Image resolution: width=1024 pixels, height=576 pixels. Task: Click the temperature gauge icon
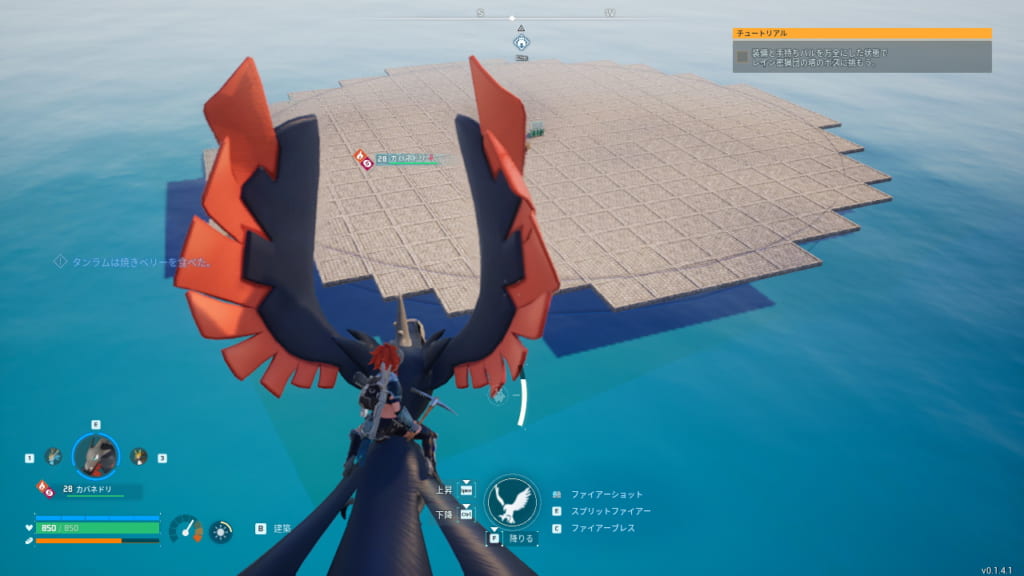click(x=186, y=529)
